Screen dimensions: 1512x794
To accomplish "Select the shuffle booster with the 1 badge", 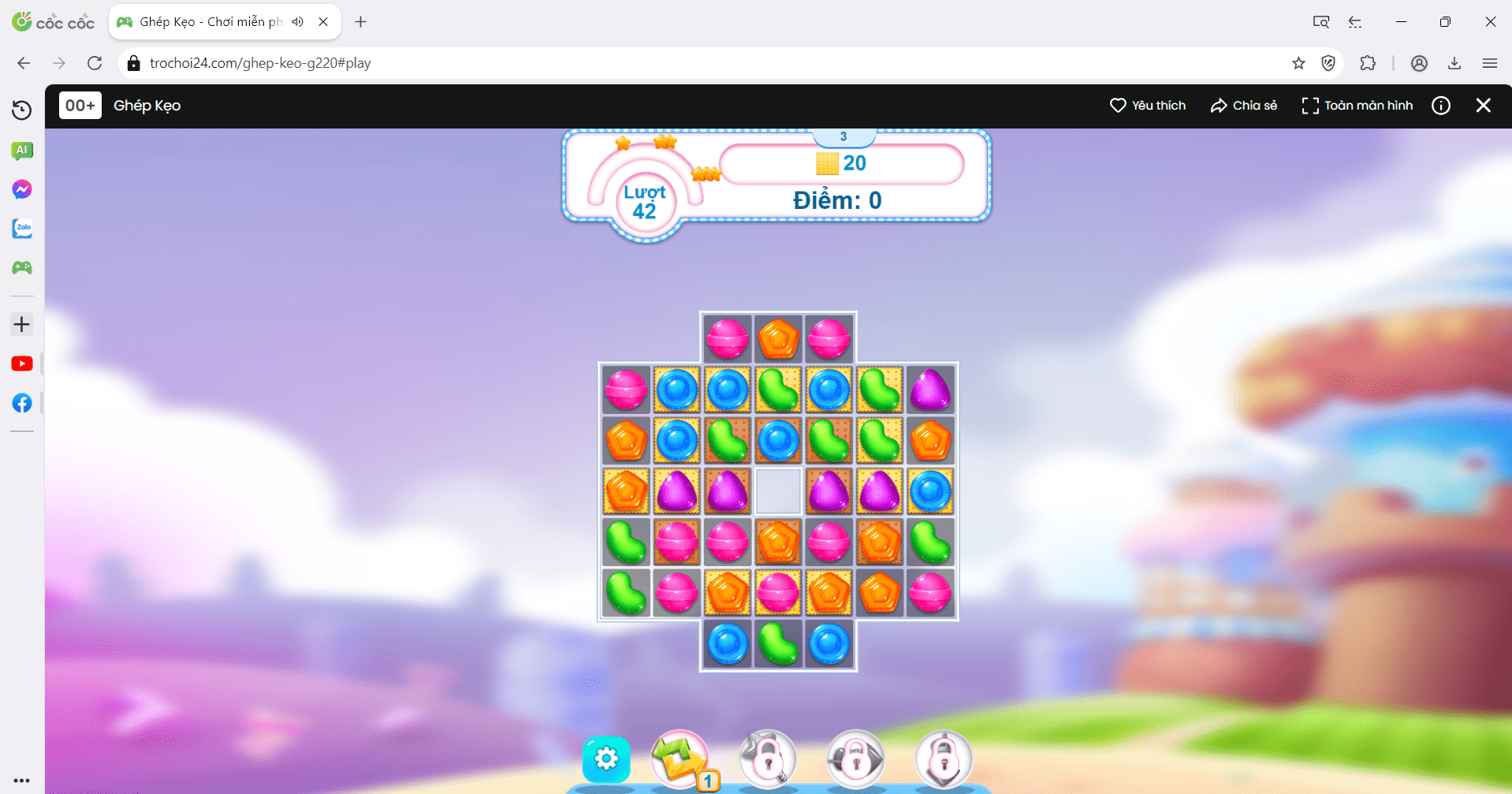I will [680, 758].
